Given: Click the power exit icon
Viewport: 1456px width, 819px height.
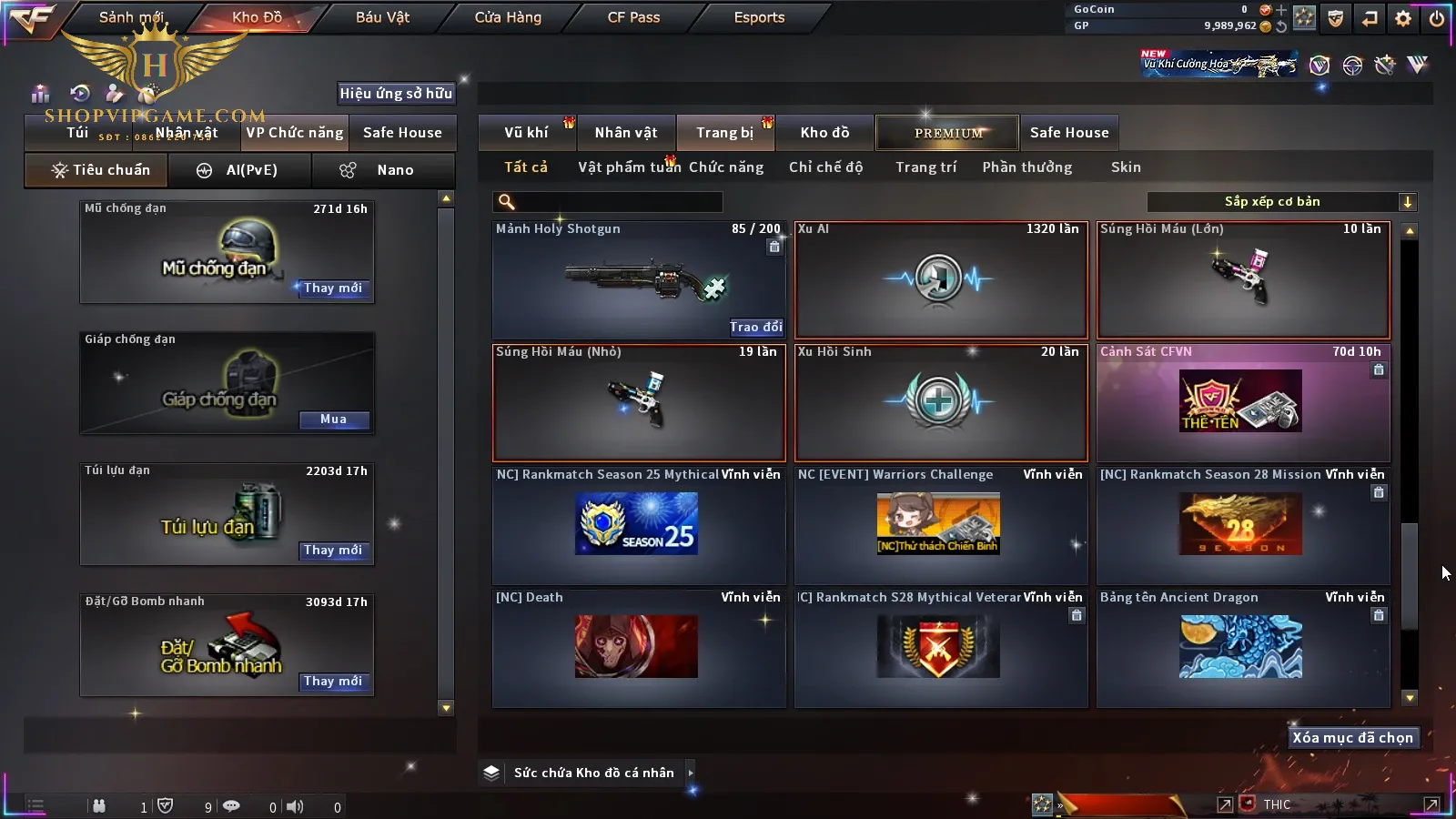Looking at the screenshot, I should tap(1437, 18).
